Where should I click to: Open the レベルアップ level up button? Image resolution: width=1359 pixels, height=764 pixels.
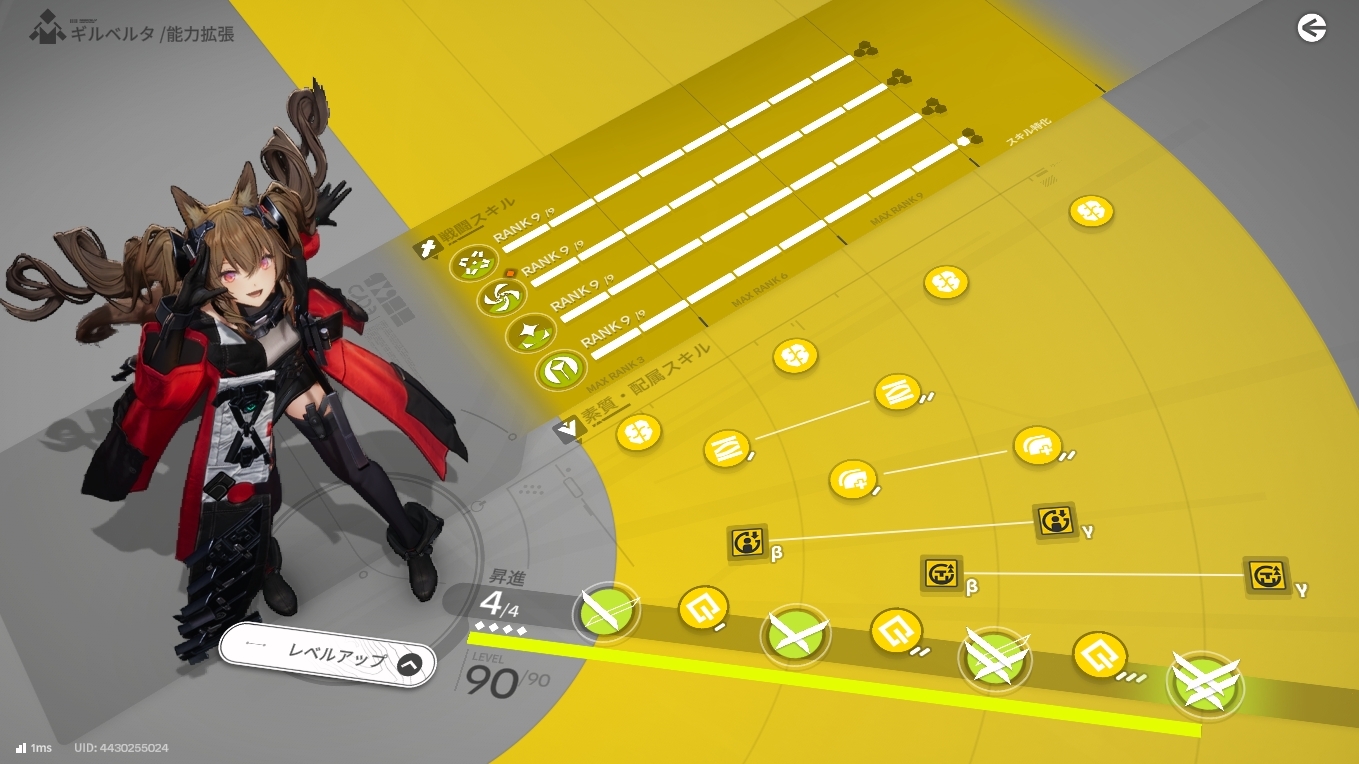[x=328, y=656]
